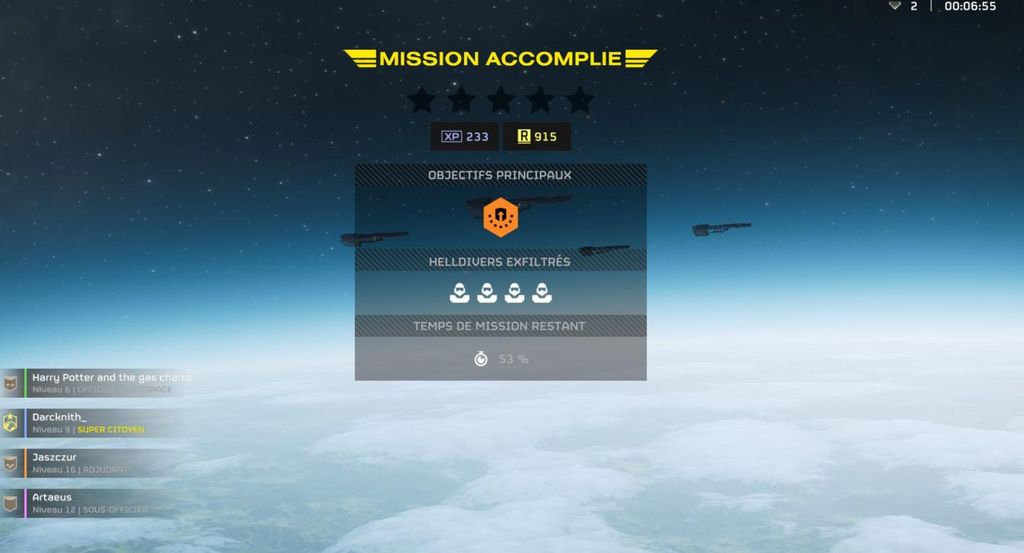Open Artaeus's player entry
The image size is (1024, 553).
click(85, 503)
